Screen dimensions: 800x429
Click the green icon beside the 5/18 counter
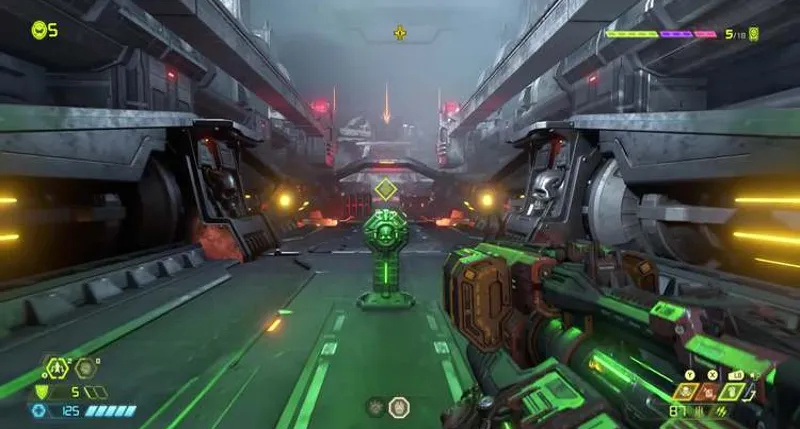coord(754,34)
